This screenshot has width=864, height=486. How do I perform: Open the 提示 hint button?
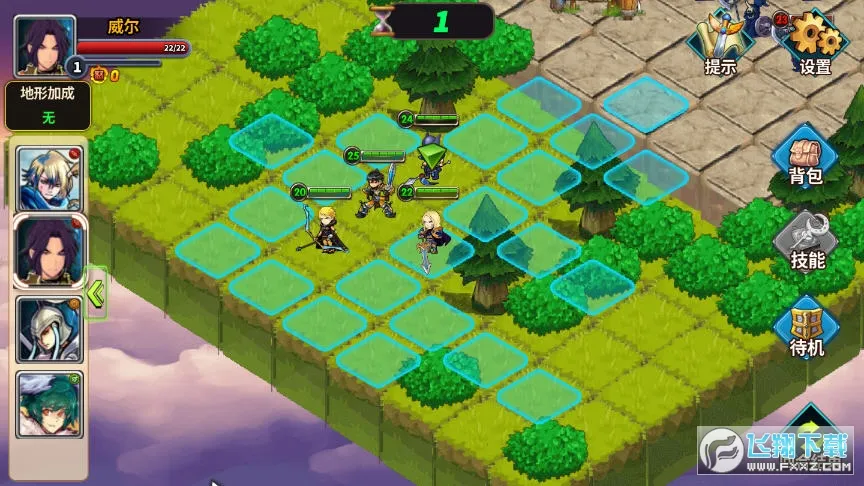click(x=720, y=45)
